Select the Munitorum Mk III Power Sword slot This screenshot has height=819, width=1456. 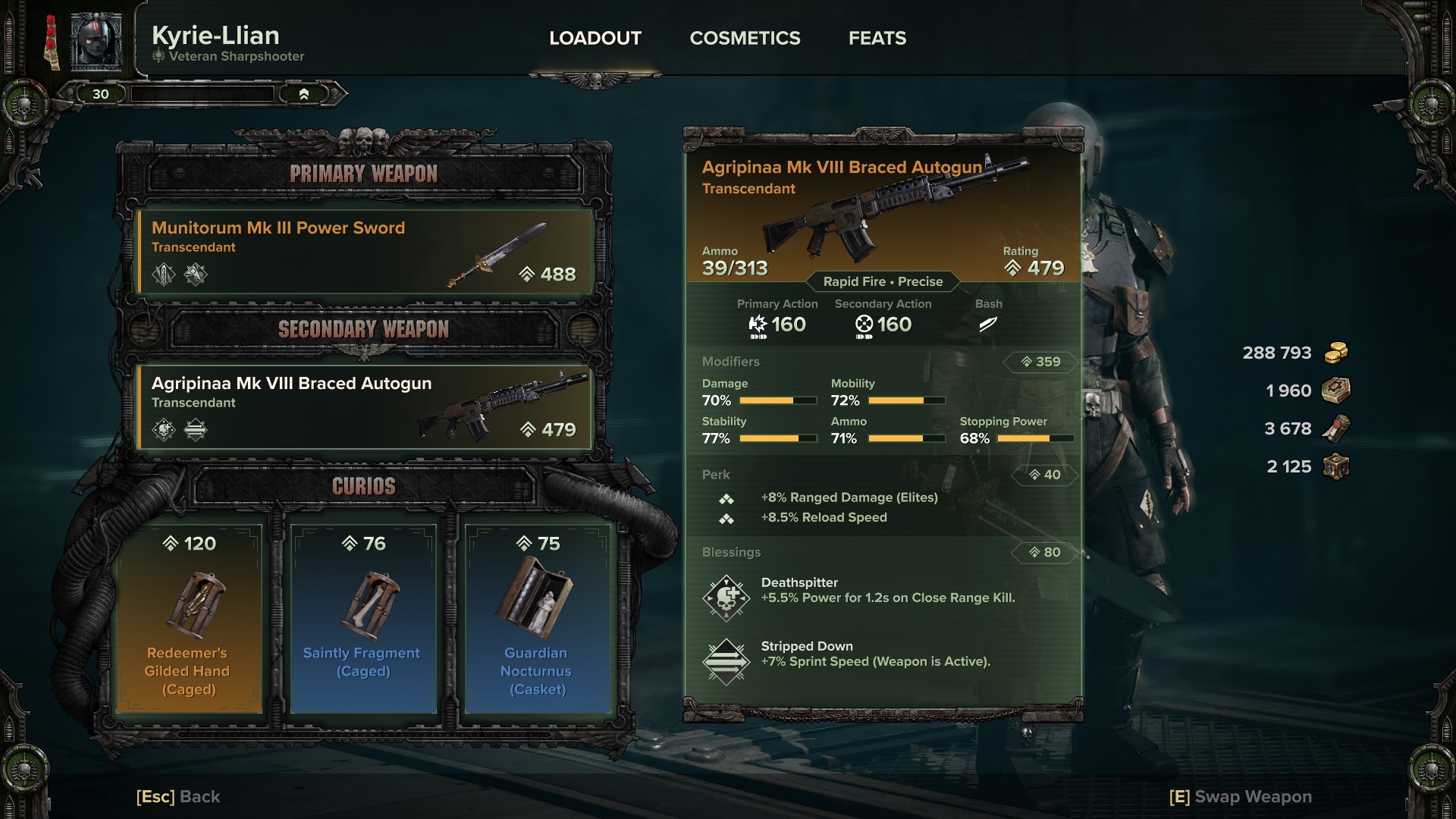coord(364,252)
